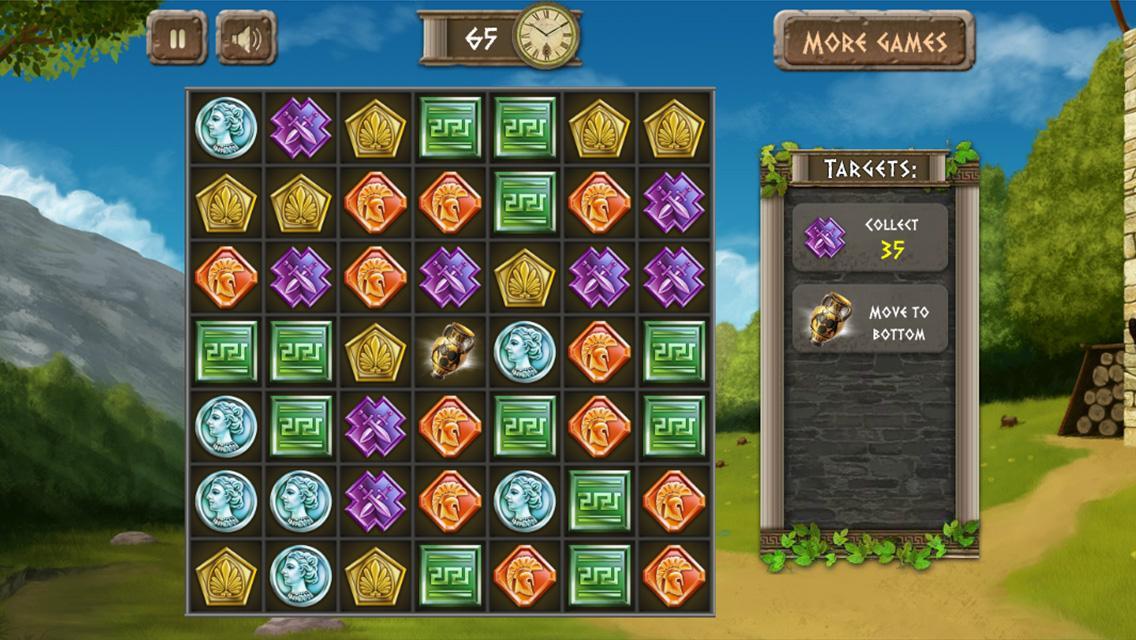
Task: Choose the purple swords tile directly above the amphora
Action: 450,277
